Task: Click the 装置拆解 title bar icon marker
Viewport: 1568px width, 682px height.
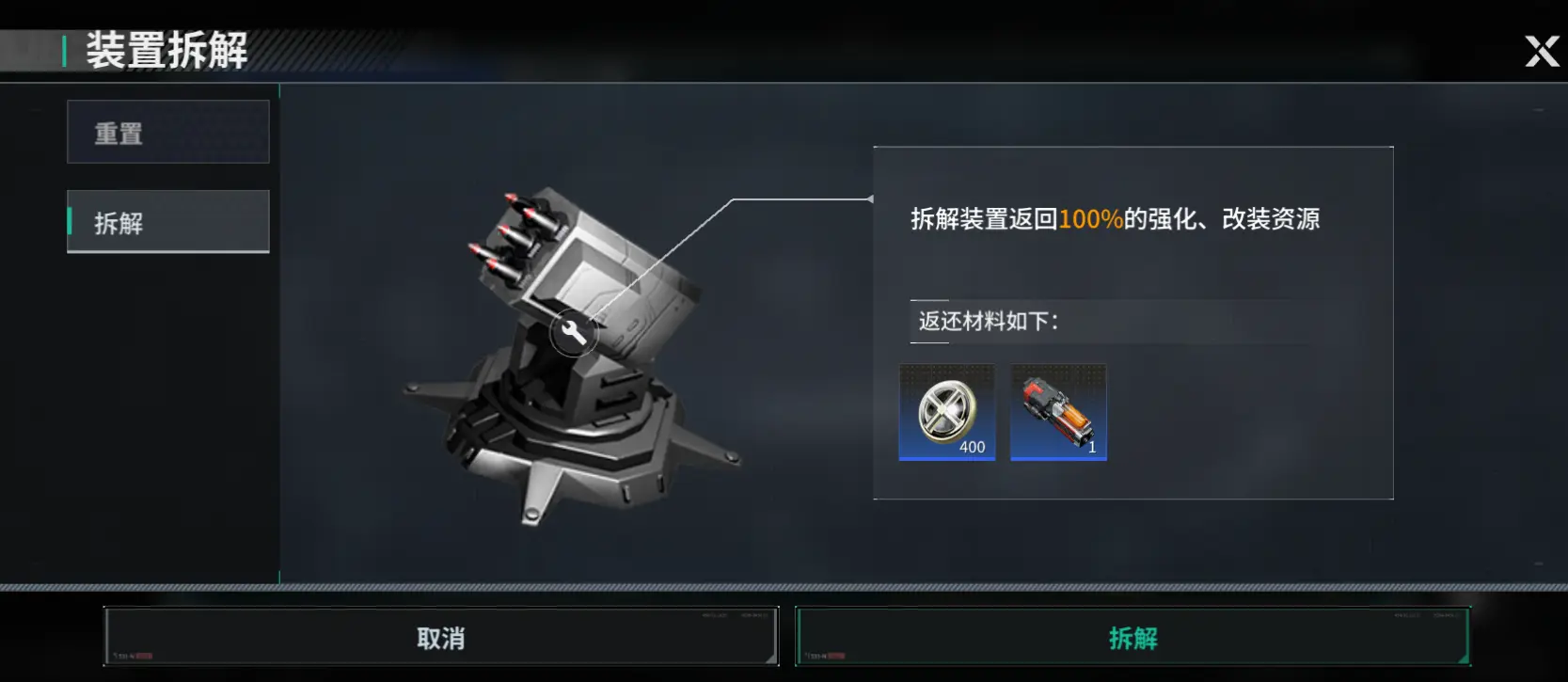Action: pos(63,50)
